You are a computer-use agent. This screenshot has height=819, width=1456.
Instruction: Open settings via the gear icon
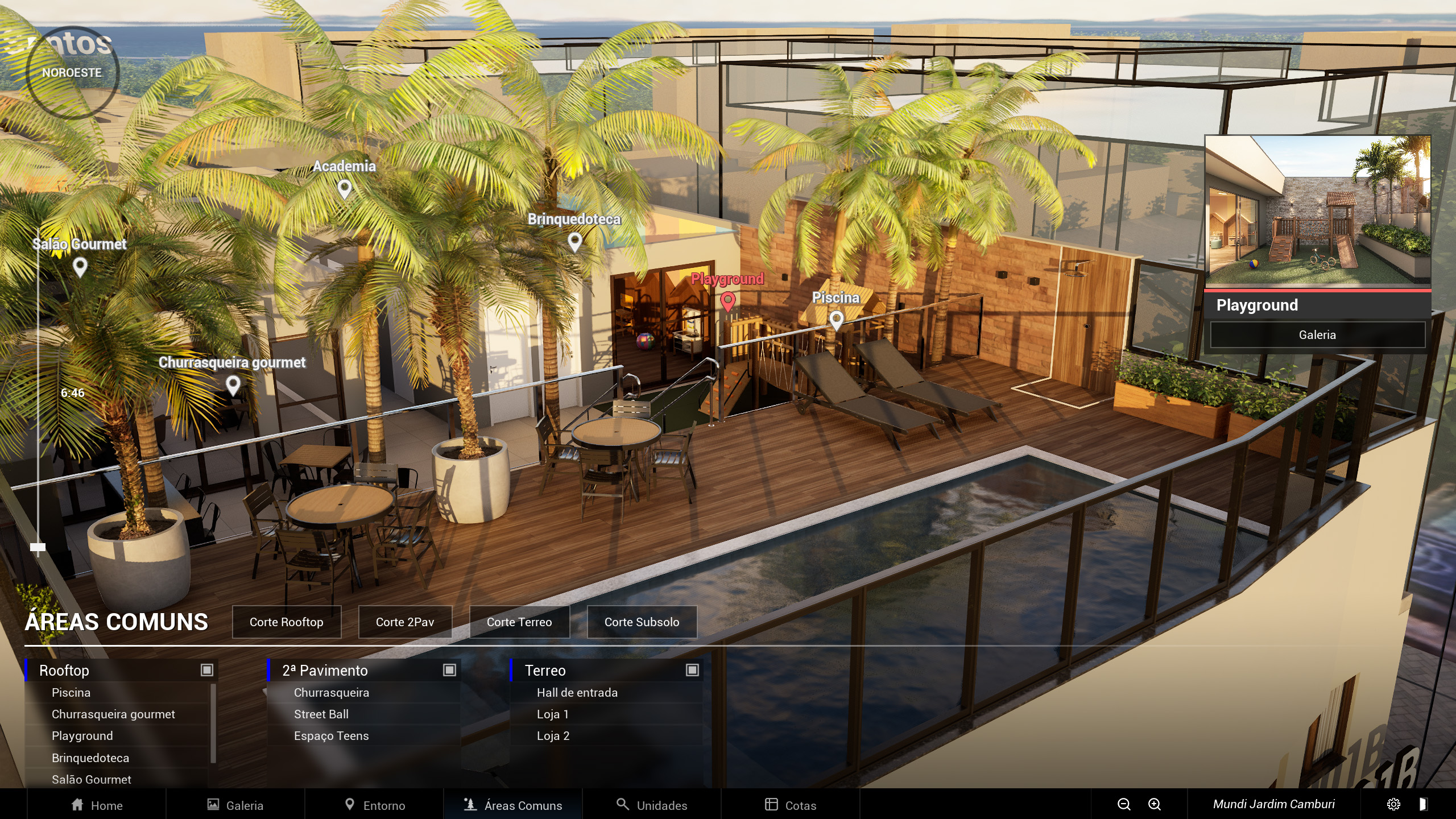[x=1393, y=804]
